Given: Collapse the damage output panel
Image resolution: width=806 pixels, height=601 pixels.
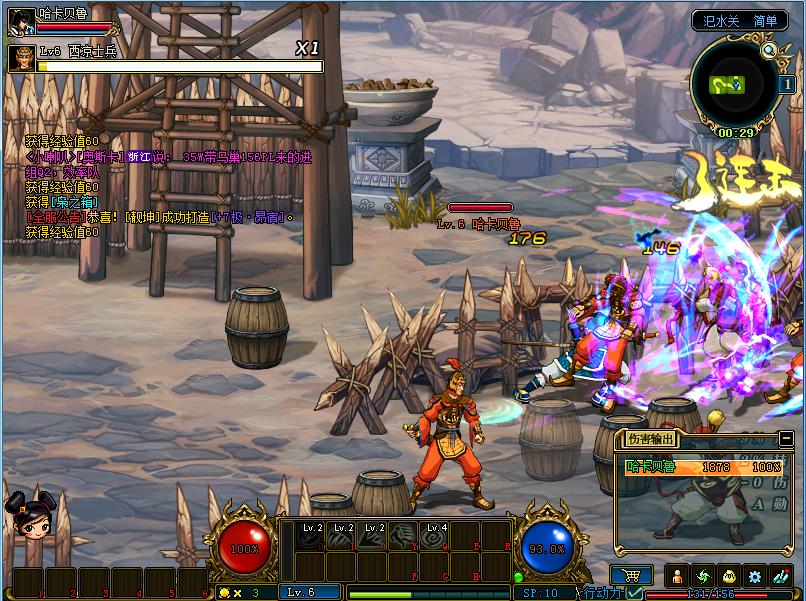Looking at the screenshot, I should pos(786,438).
